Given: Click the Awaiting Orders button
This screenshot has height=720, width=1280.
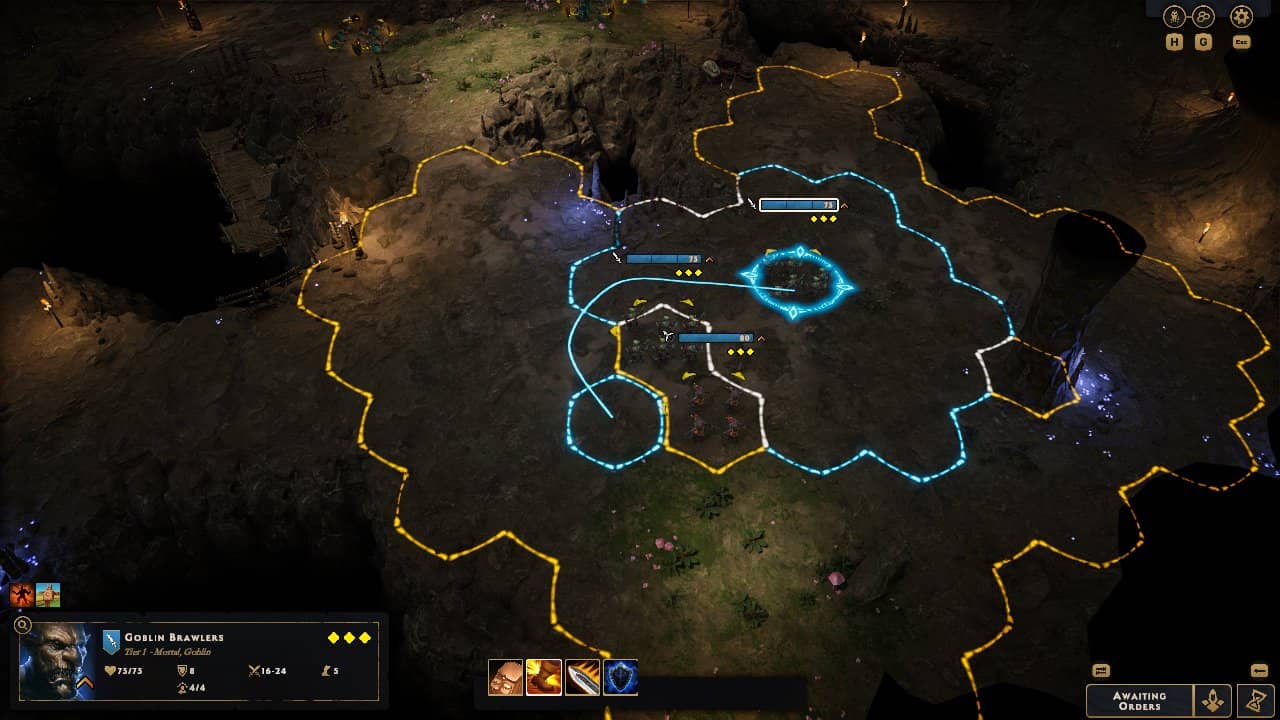Looking at the screenshot, I should 1139,700.
